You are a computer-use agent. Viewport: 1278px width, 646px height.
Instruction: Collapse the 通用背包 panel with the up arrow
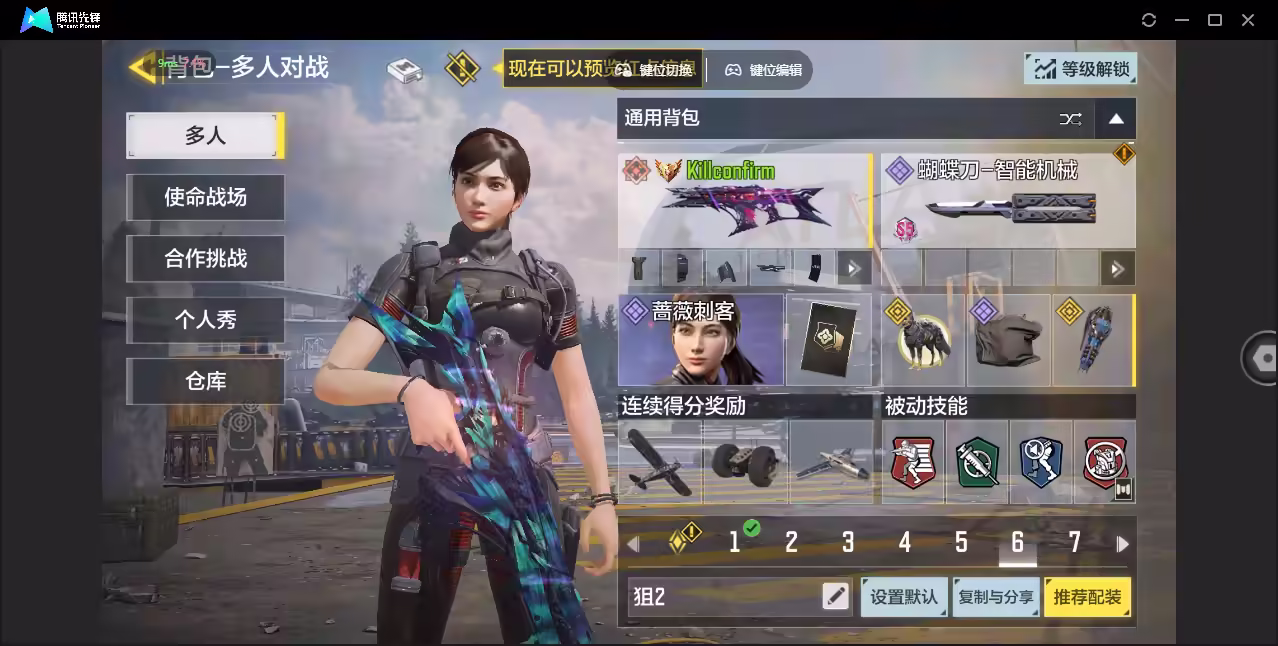[1116, 119]
